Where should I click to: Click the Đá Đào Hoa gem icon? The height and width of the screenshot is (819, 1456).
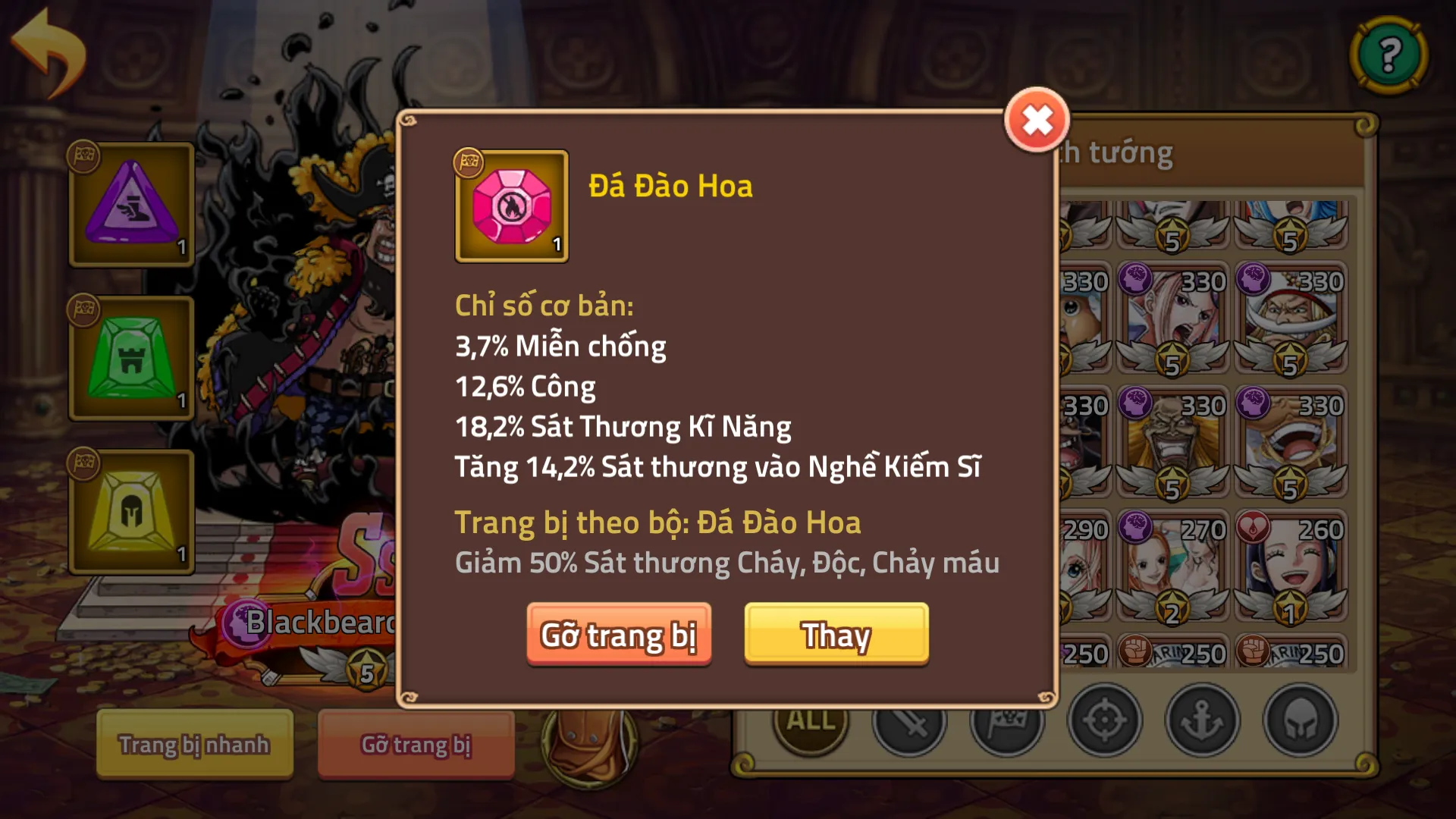coord(512,206)
